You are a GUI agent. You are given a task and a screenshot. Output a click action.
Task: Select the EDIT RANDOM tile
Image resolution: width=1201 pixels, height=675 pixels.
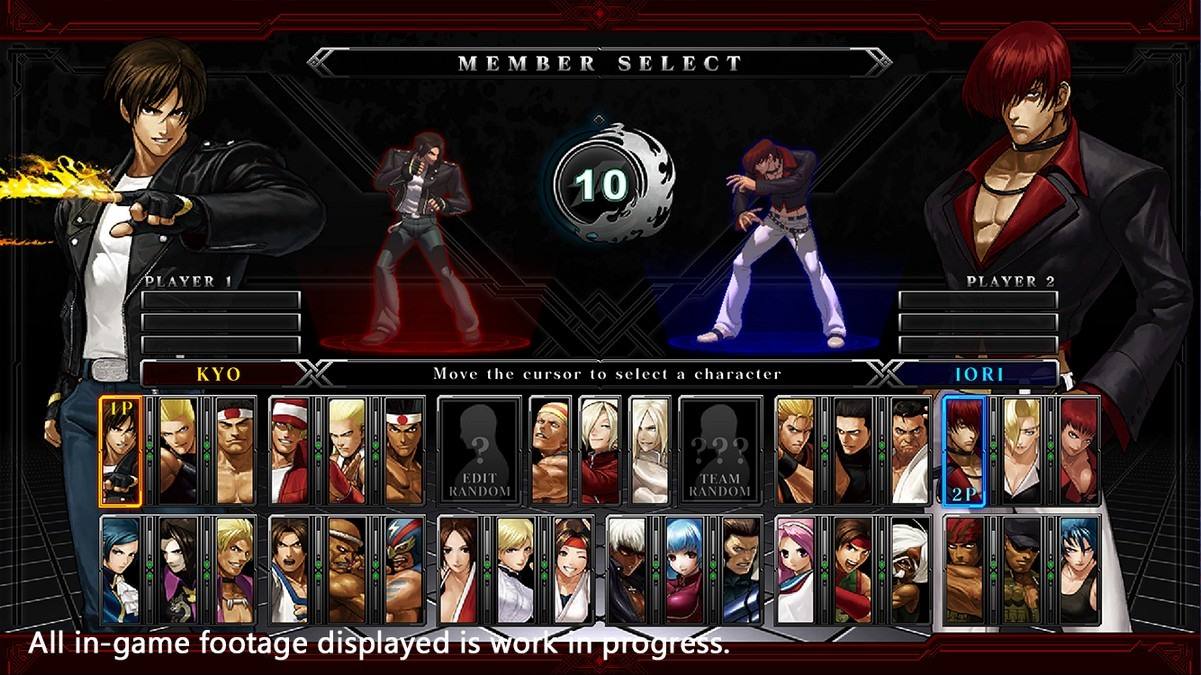tap(478, 451)
